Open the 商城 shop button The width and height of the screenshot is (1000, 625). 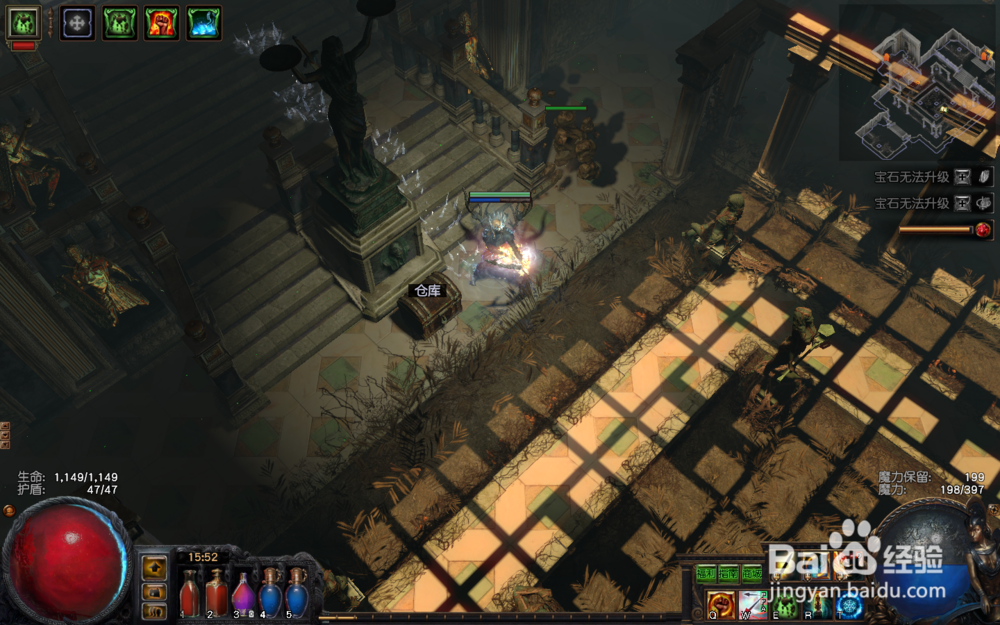752,574
